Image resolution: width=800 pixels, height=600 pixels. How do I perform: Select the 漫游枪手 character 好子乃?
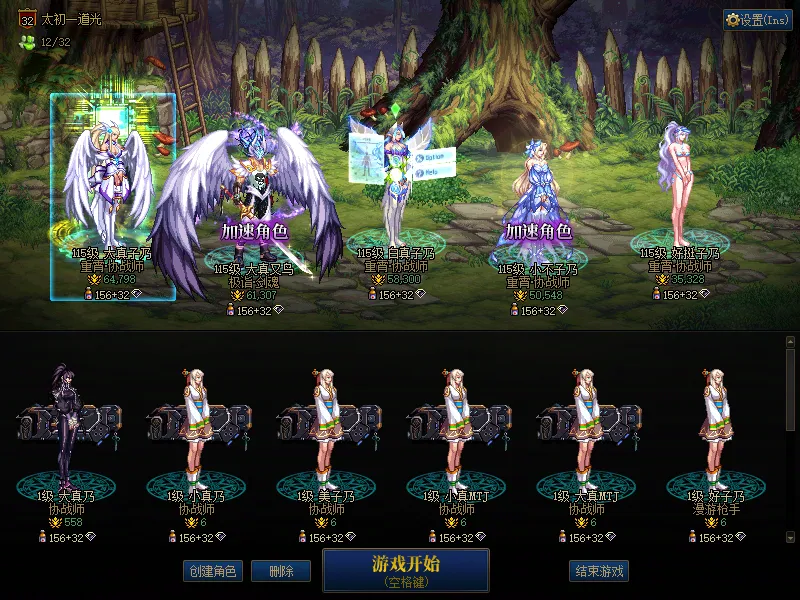[x=716, y=430]
